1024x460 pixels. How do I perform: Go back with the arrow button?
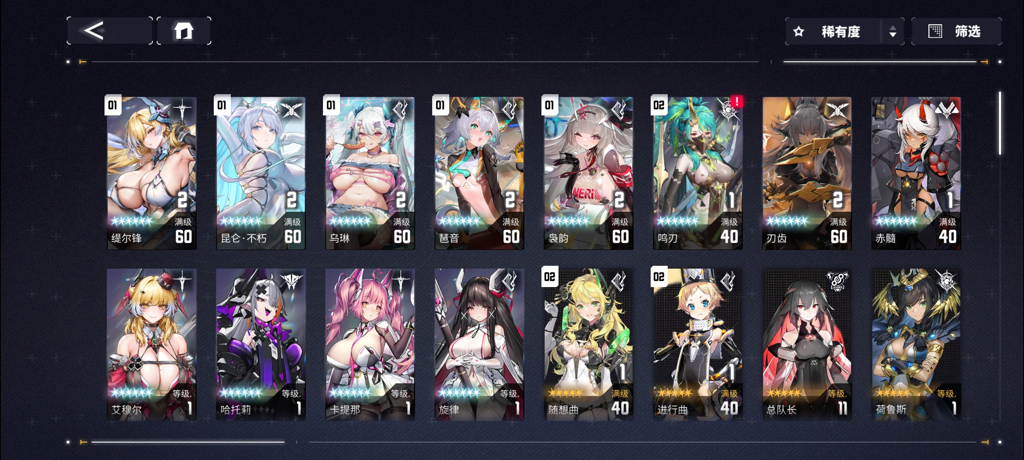109,30
